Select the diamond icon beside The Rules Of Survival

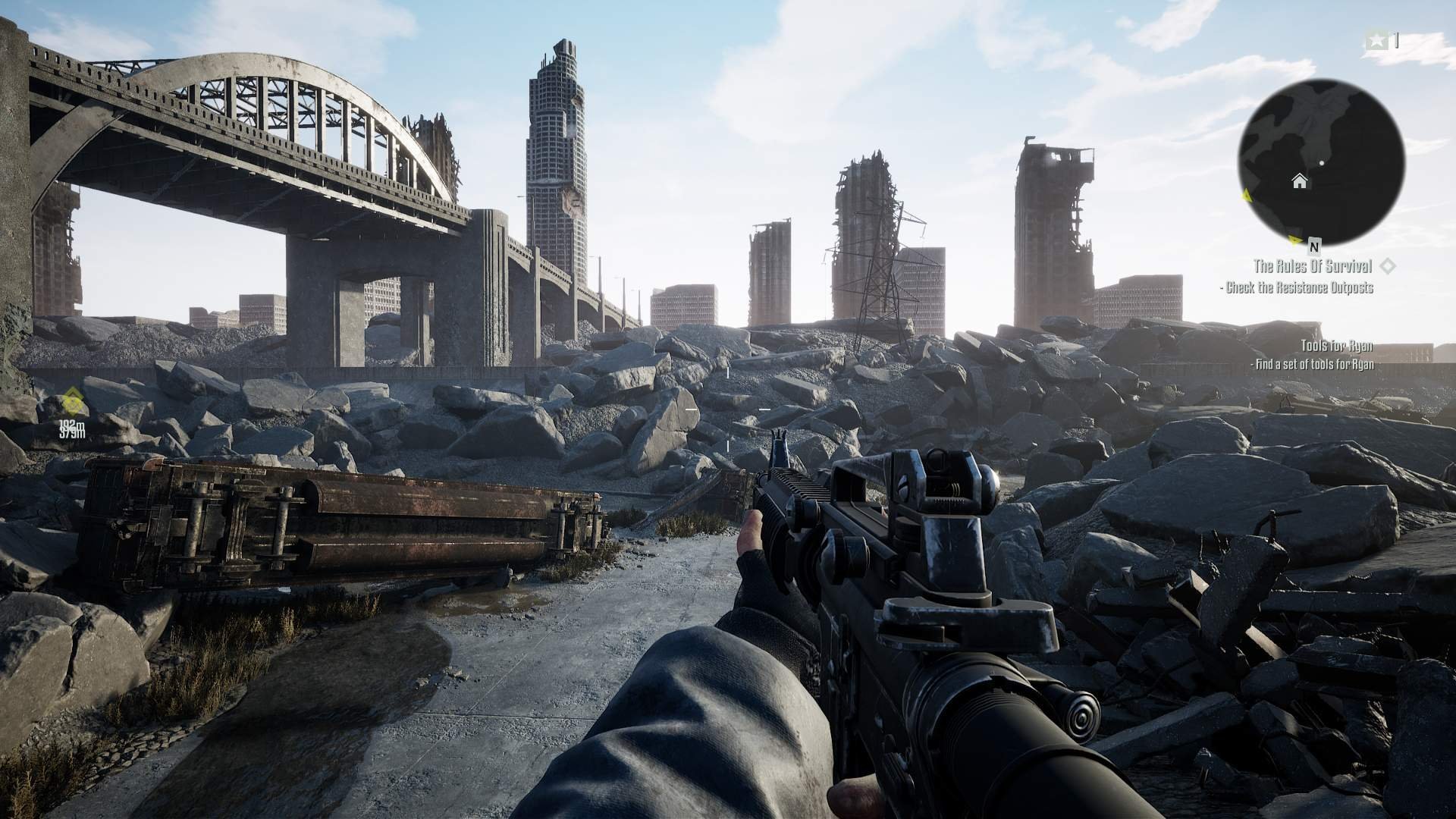[x=1388, y=265]
